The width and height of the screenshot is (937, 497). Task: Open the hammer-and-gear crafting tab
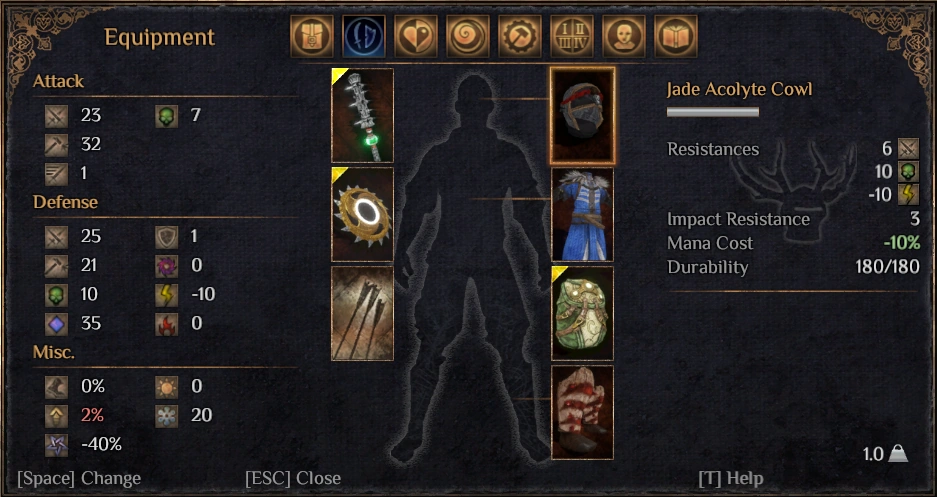(519, 36)
